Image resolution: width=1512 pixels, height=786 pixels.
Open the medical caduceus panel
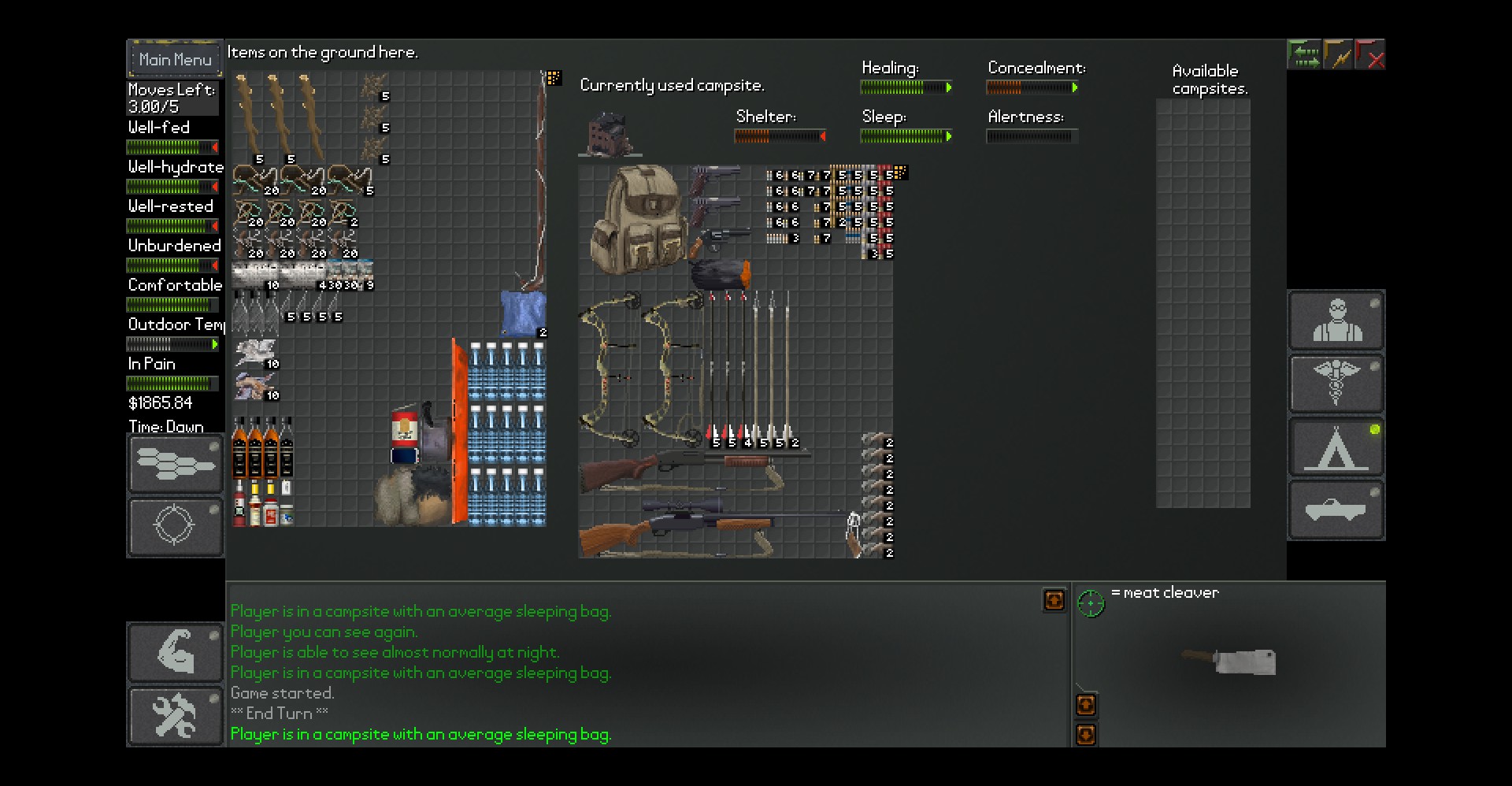1336,384
